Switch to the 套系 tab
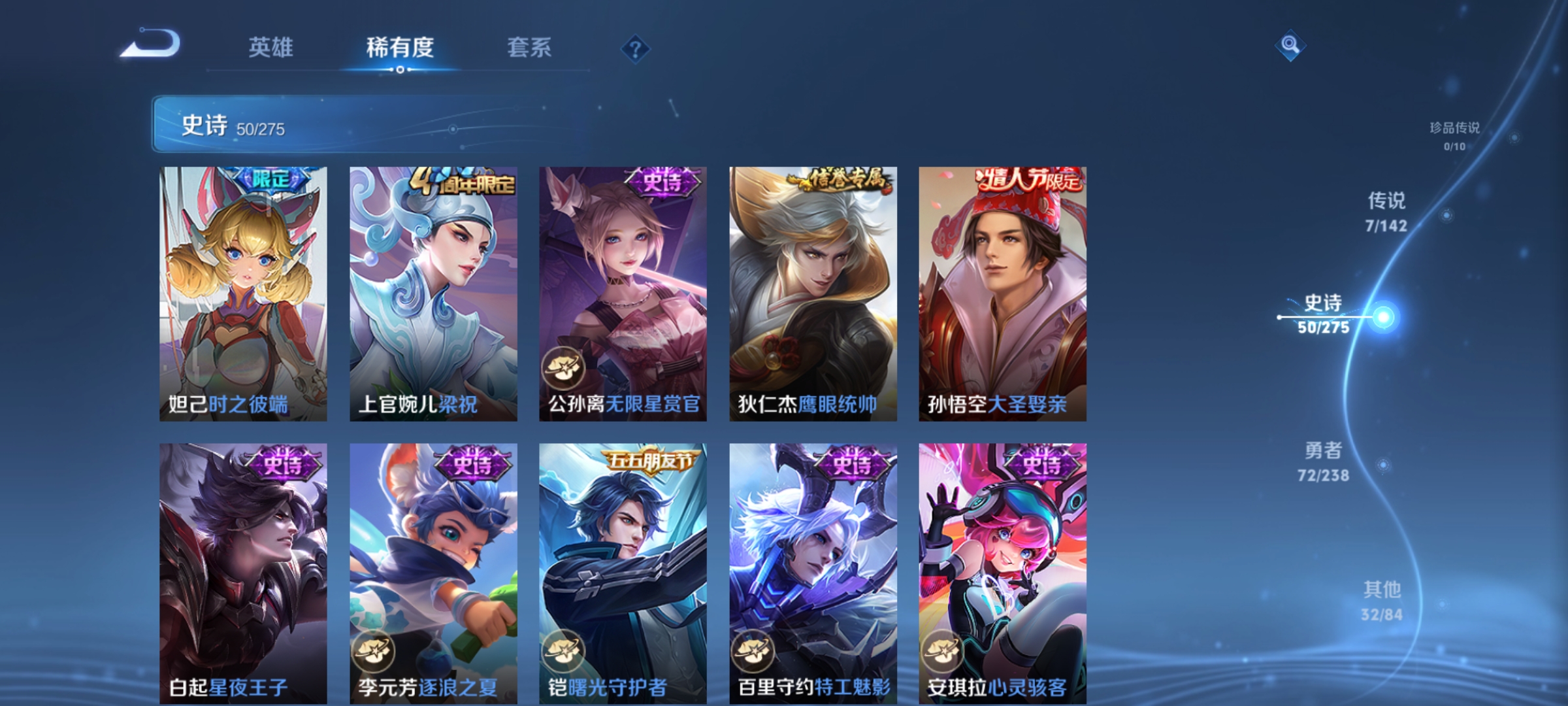Viewport: 1568px width, 706px height. (530, 47)
